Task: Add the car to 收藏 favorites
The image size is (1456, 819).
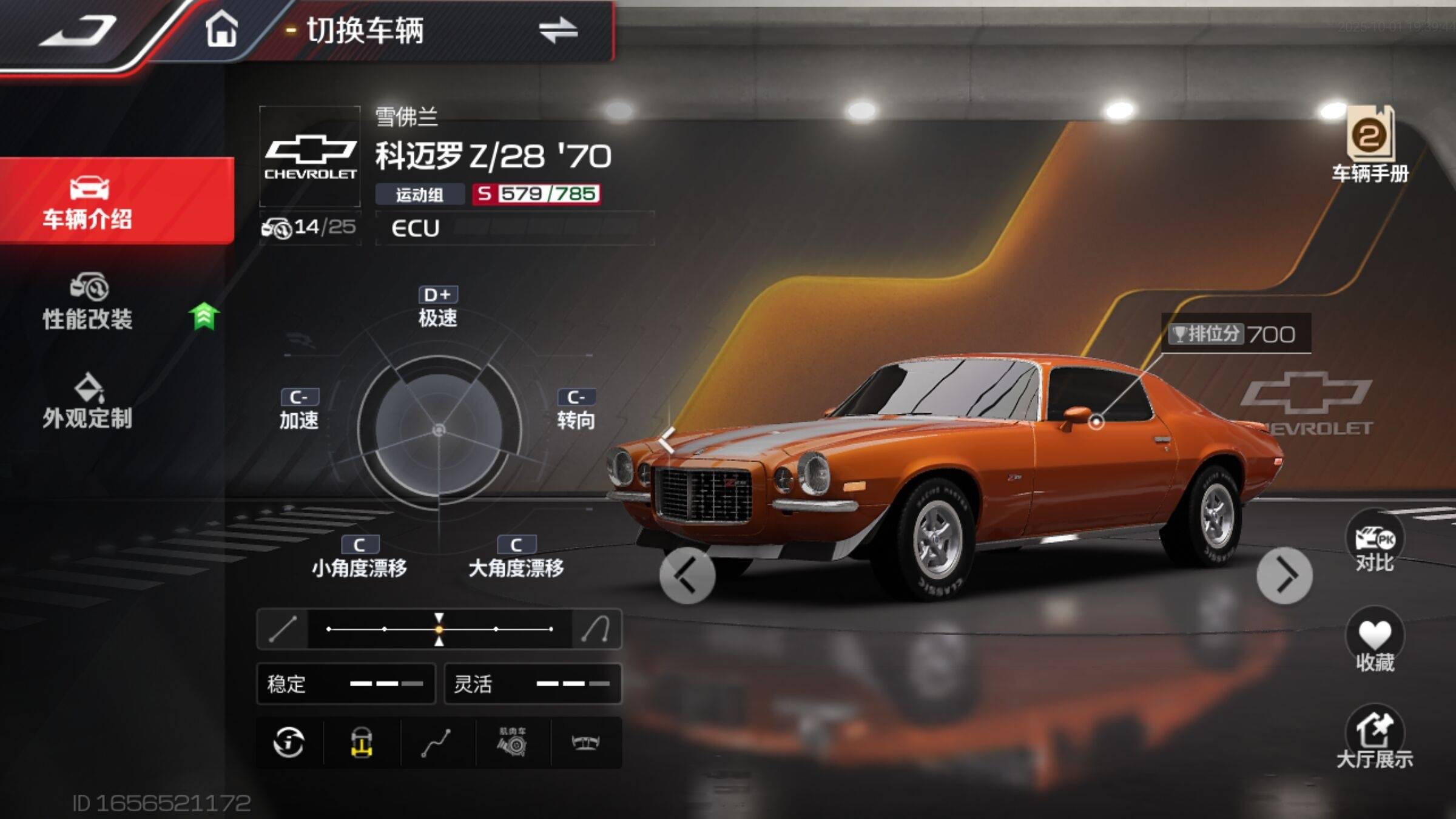Action: point(1375,642)
